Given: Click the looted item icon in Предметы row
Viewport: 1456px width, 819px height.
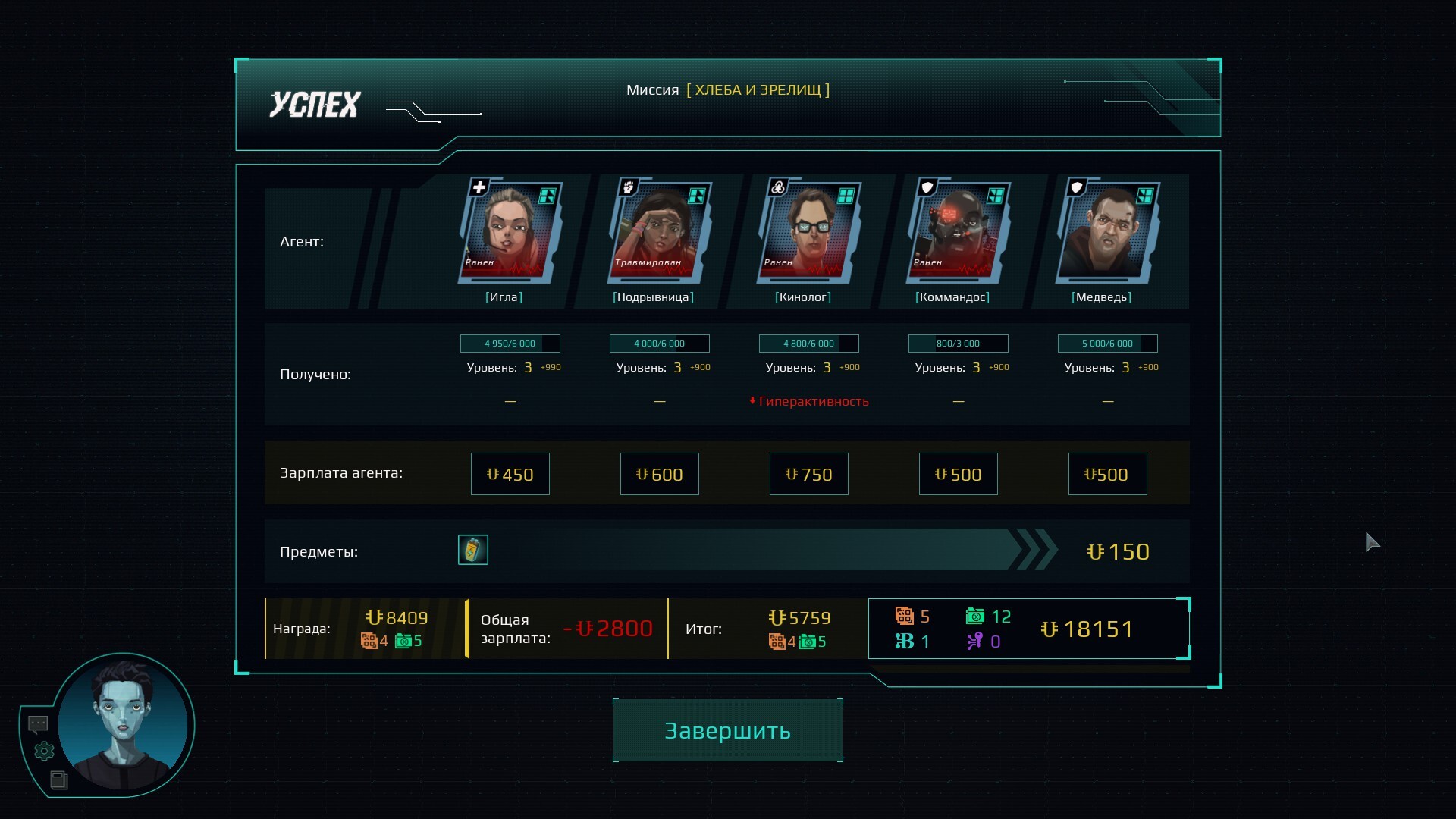Looking at the screenshot, I should coord(472,550).
